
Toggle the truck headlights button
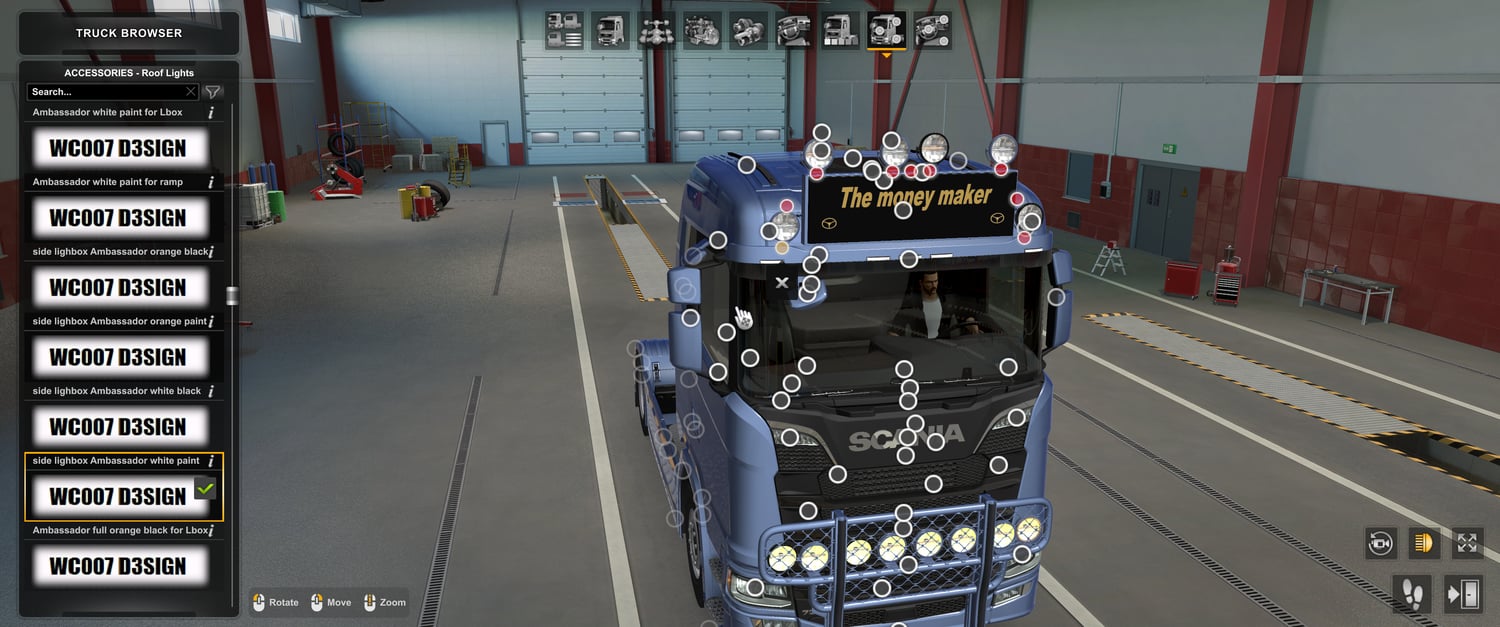coord(1424,543)
